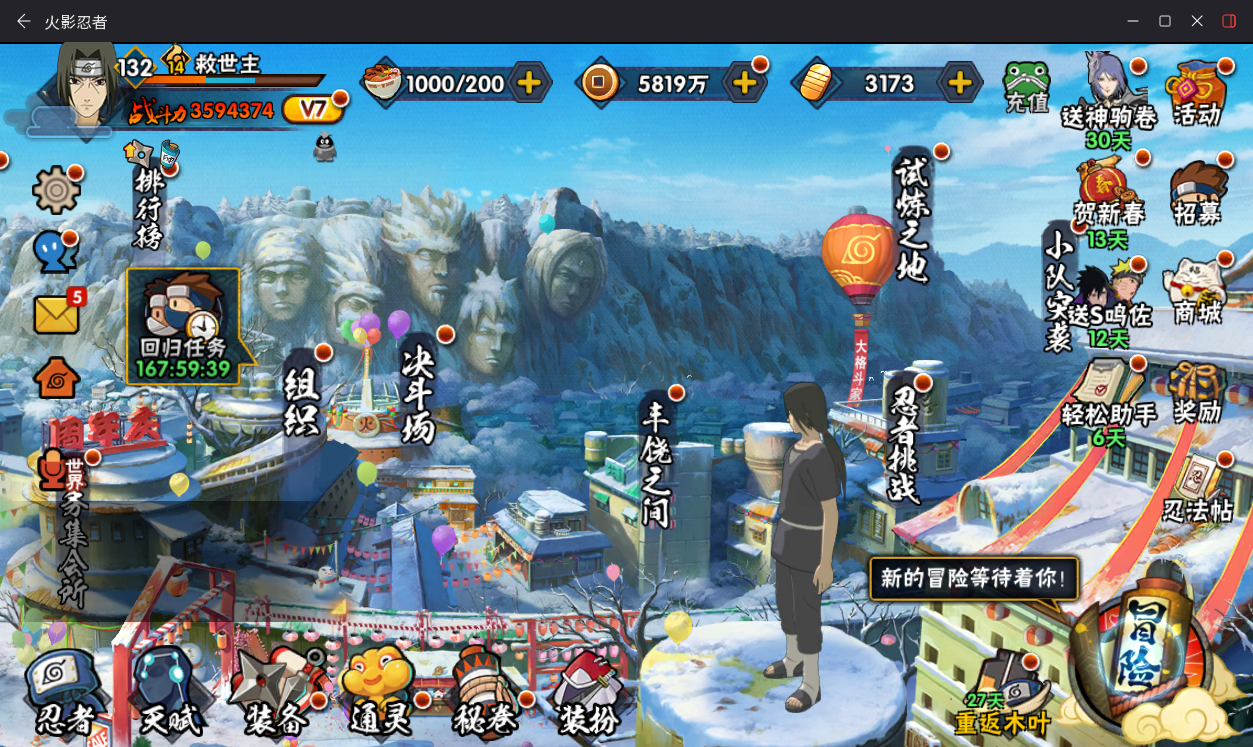This screenshot has height=747, width=1253.
Task: Open the gear settings icon
Action: click(56, 190)
